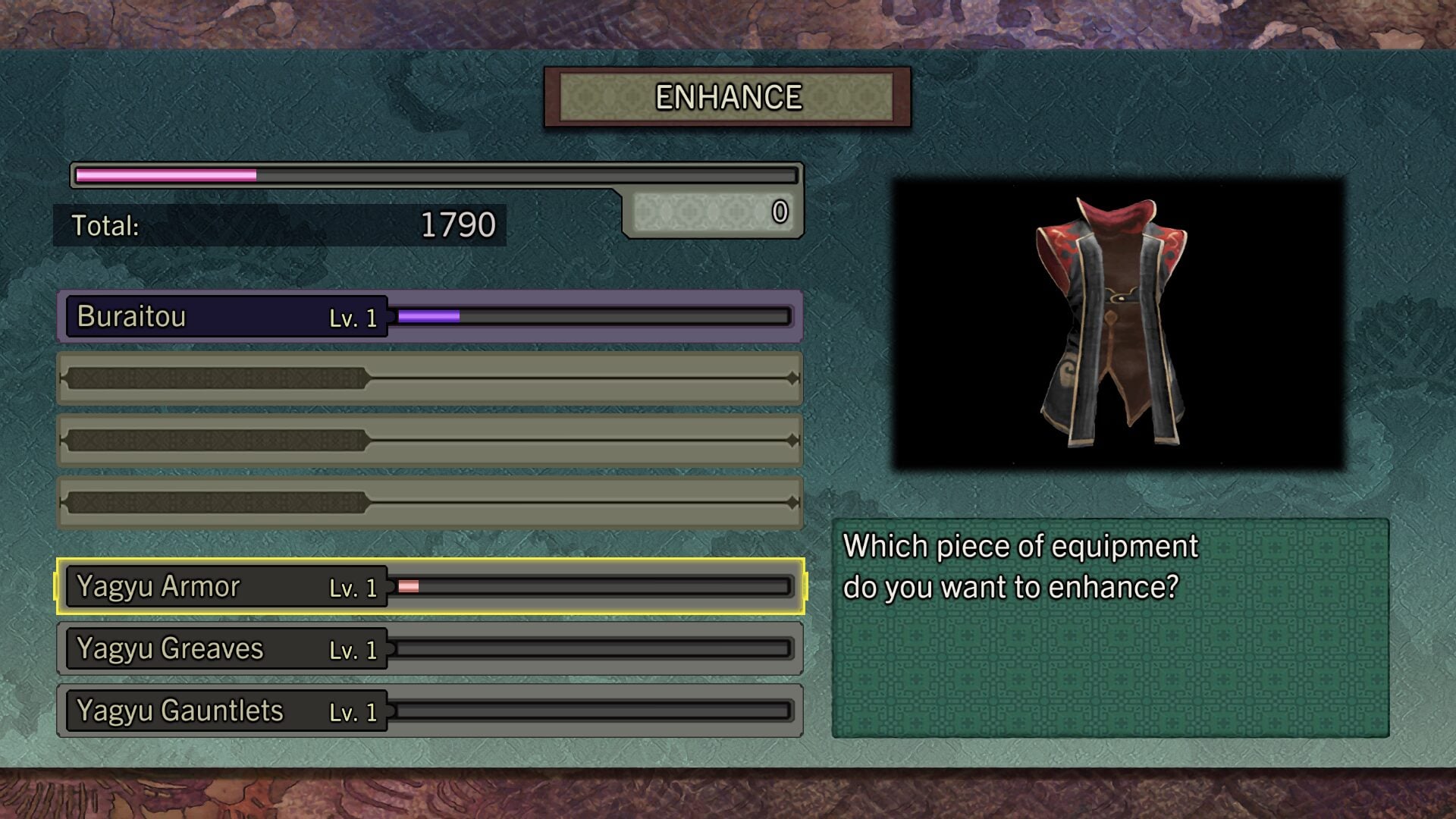Click the Yagyu Armor preview image
The height and width of the screenshot is (819, 1456).
click(1118, 324)
